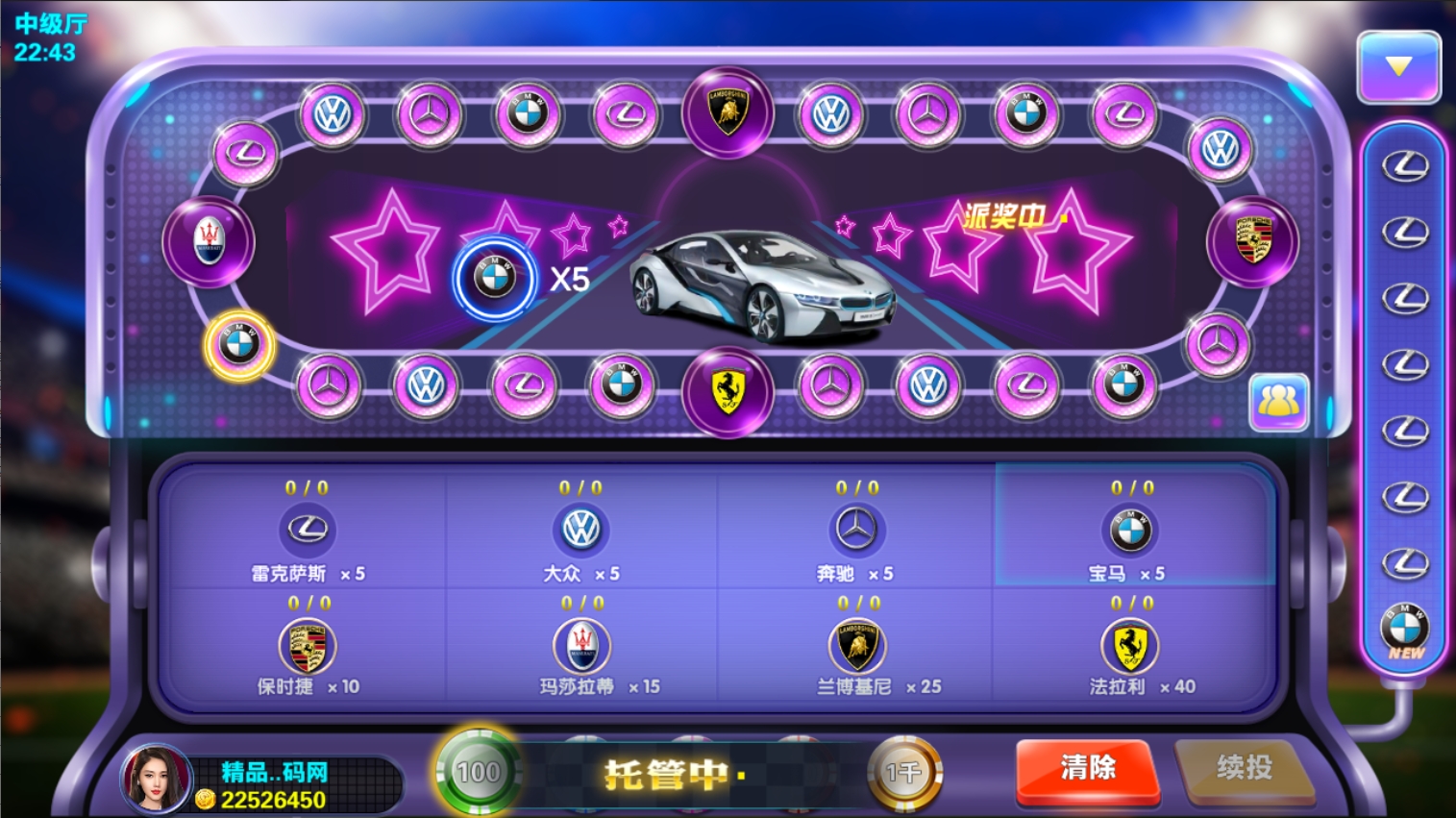Bet on 兰博基尼 (Lamborghini) x25
The width and height of the screenshot is (1456, 818).
point(856,648)
